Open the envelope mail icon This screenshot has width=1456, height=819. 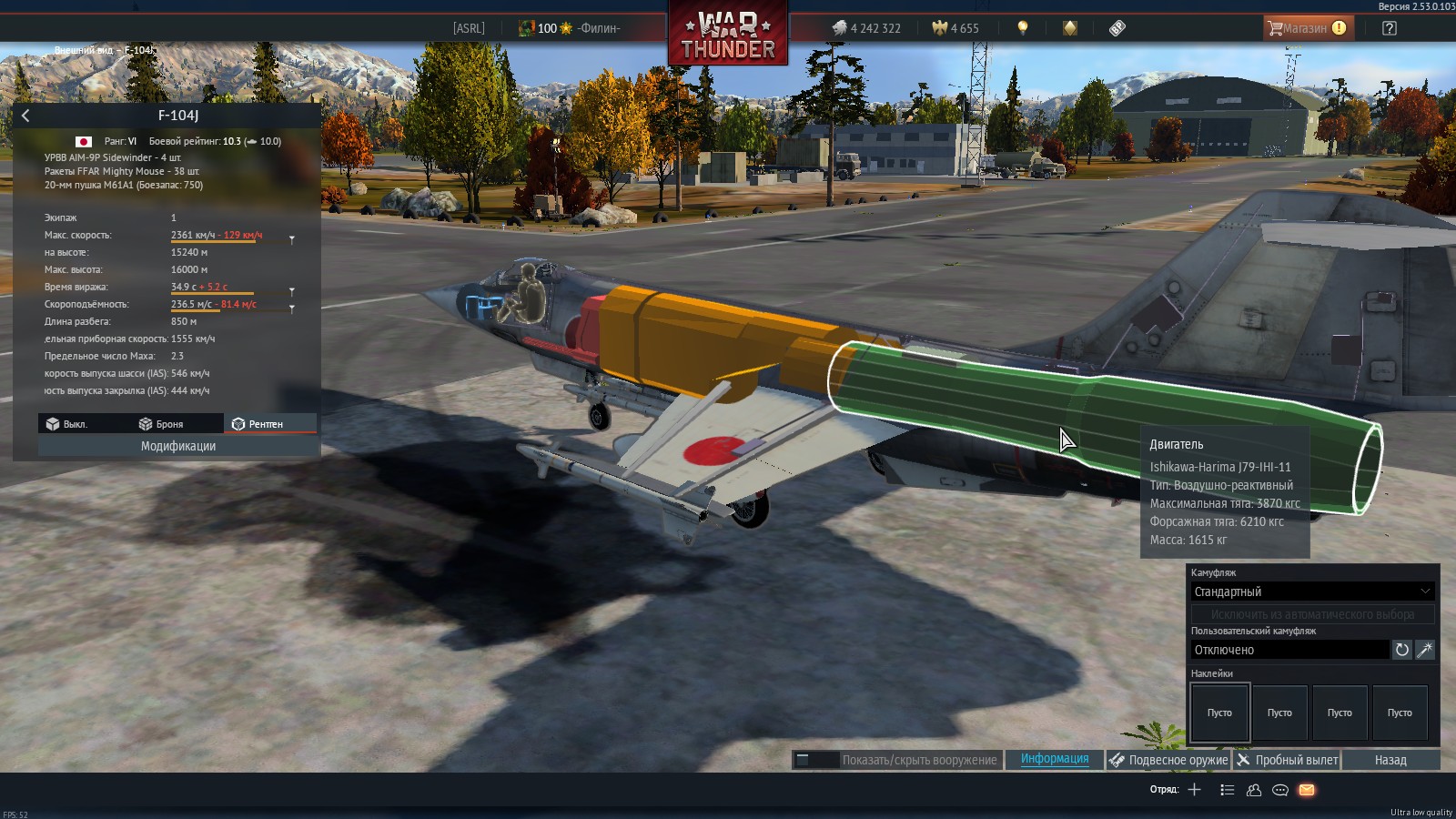(1307, 790)
